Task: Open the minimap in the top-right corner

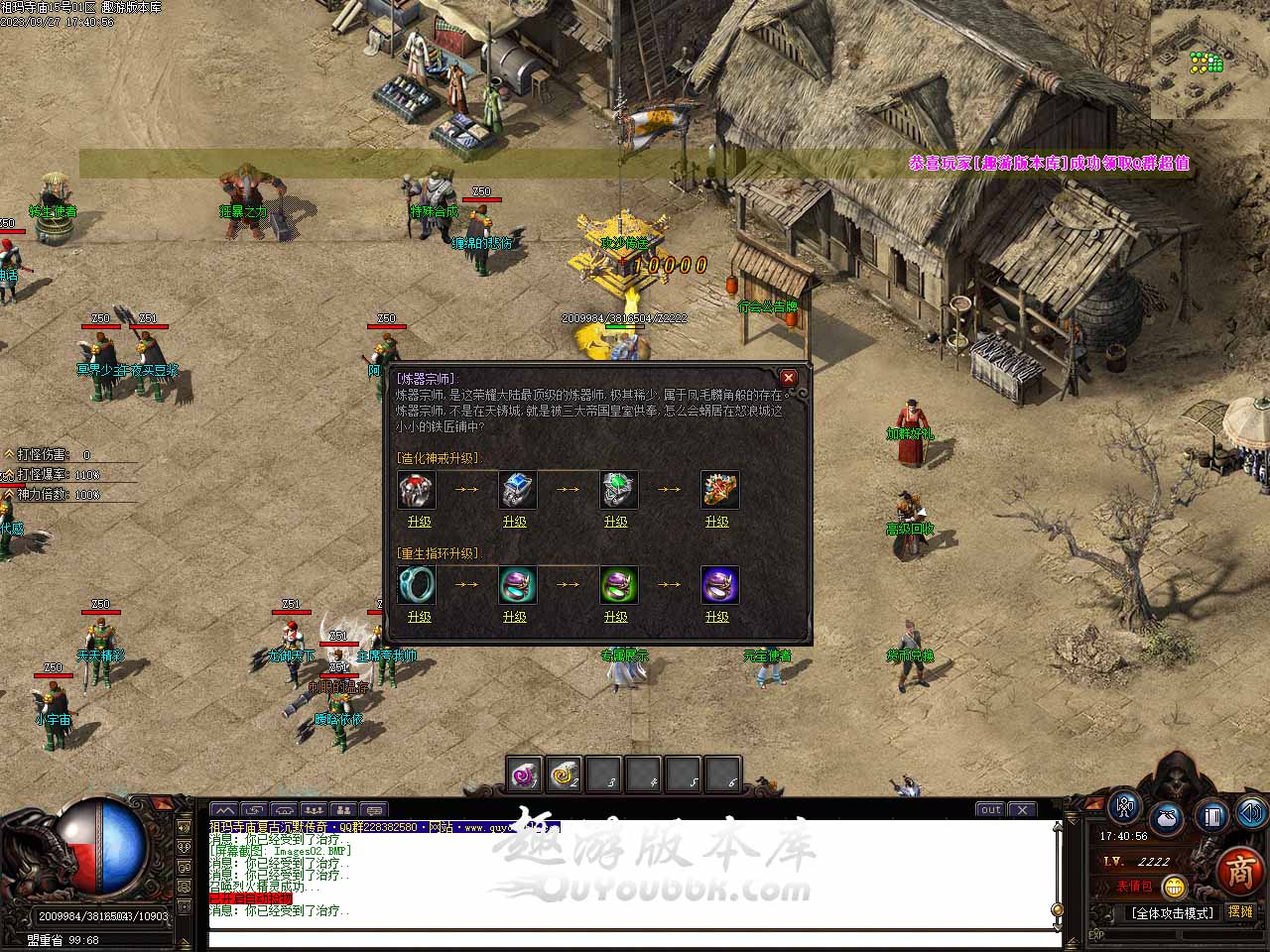Action: point(1209,59)
